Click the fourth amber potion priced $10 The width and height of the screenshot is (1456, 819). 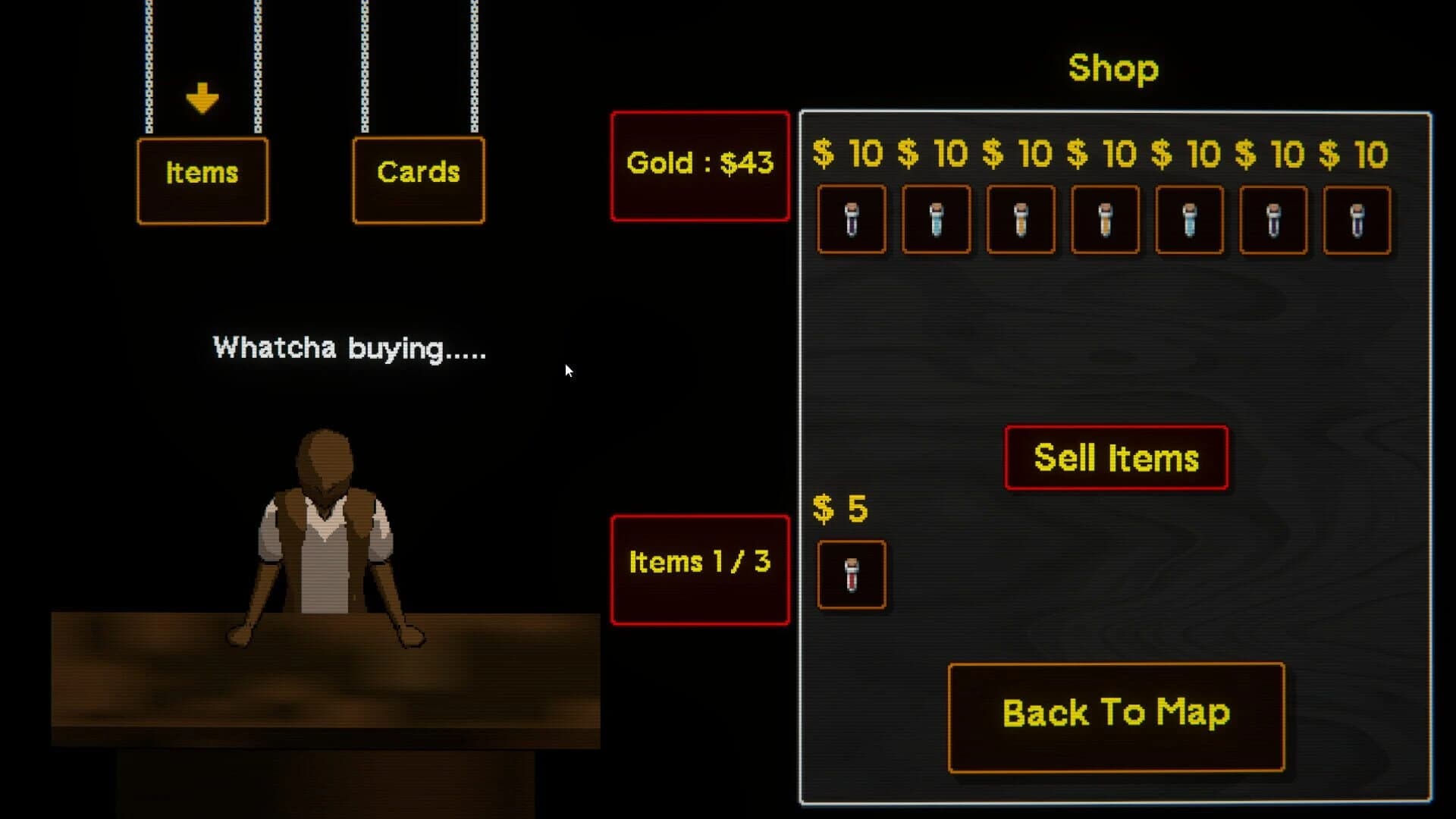tap(1104, 221)
